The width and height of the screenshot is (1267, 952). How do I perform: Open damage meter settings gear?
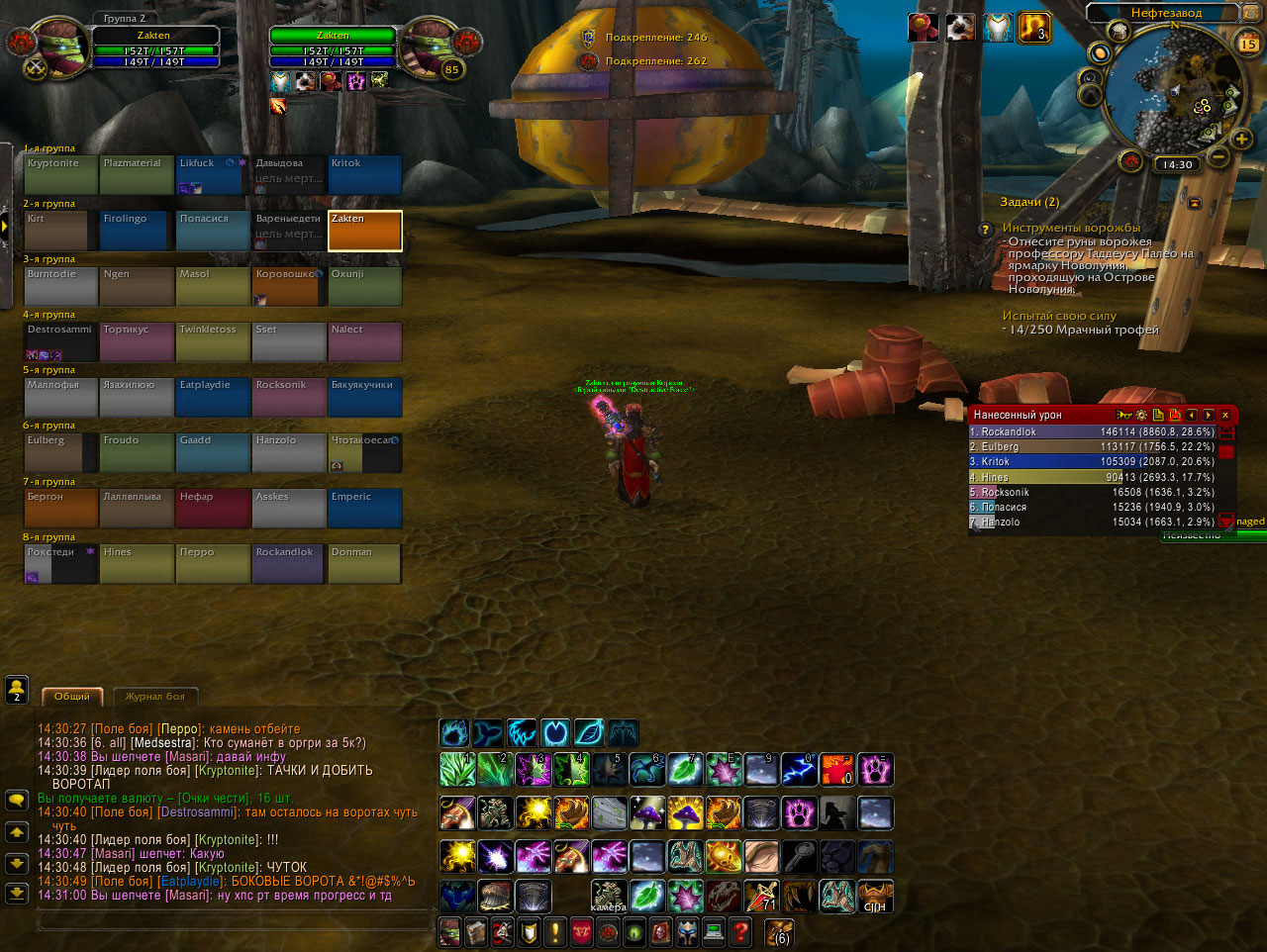tap(1141, 415)
